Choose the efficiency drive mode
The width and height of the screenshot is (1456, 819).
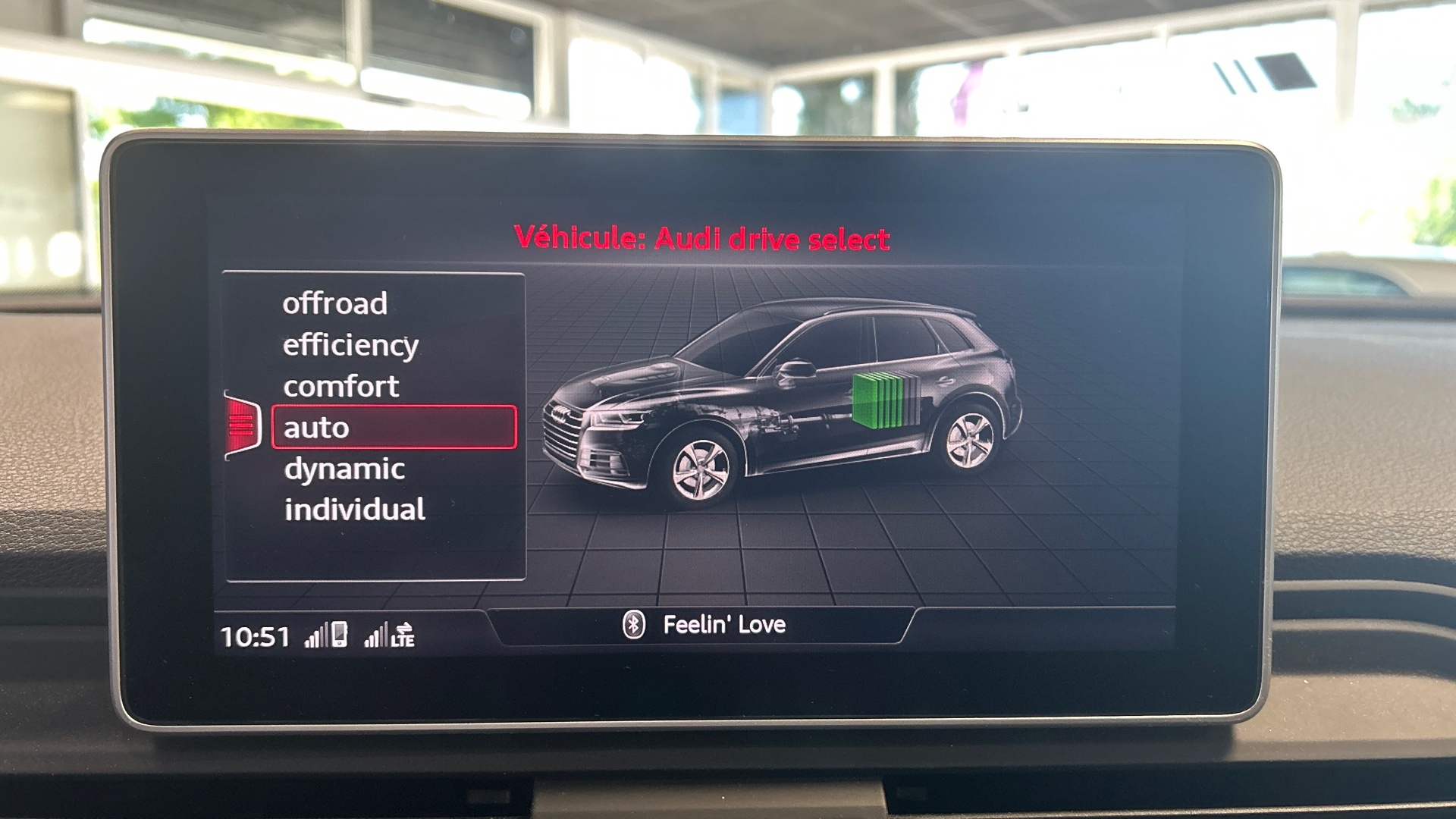(x=350, y=345)
